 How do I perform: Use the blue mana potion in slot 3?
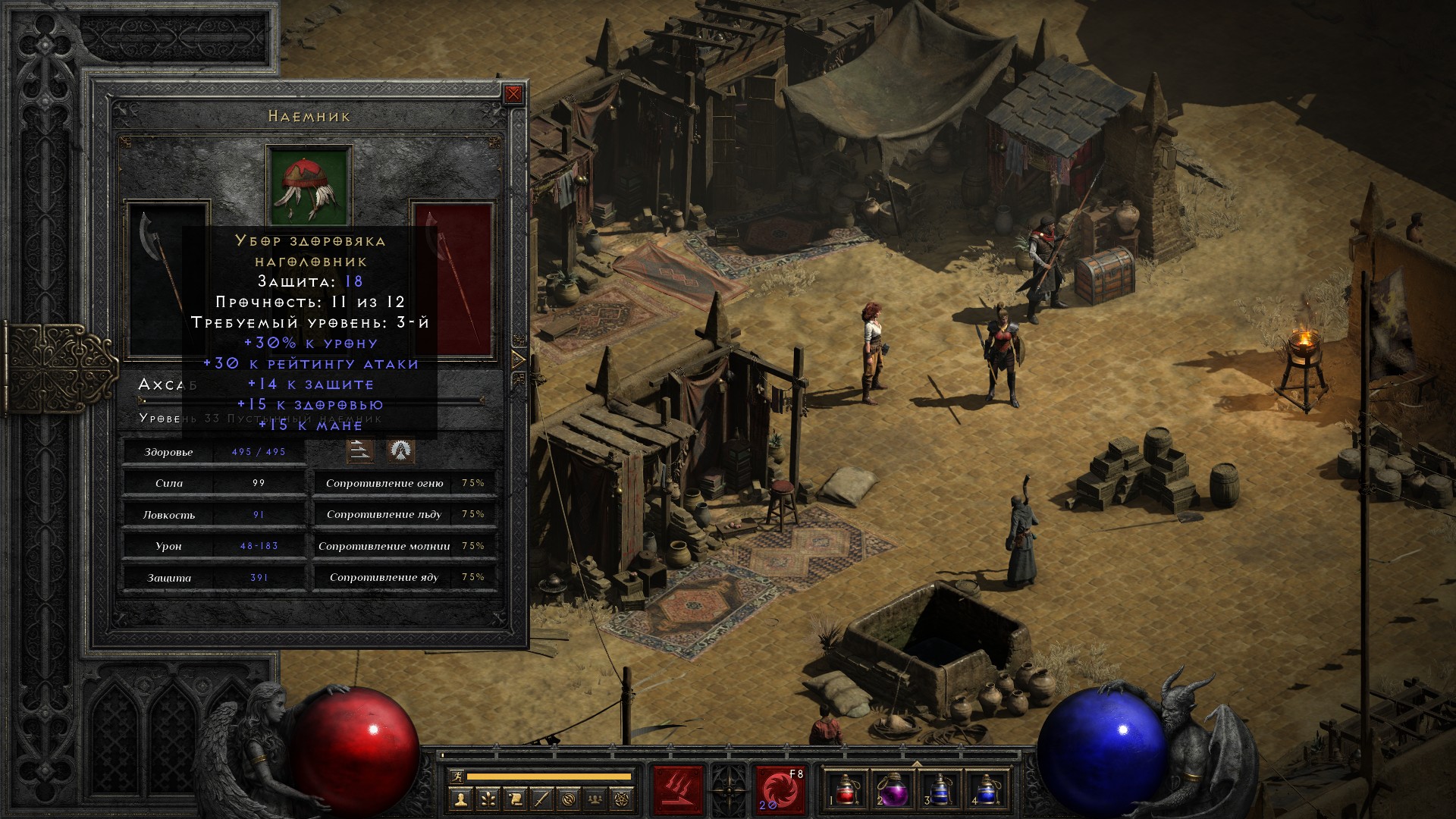[939, 790]
